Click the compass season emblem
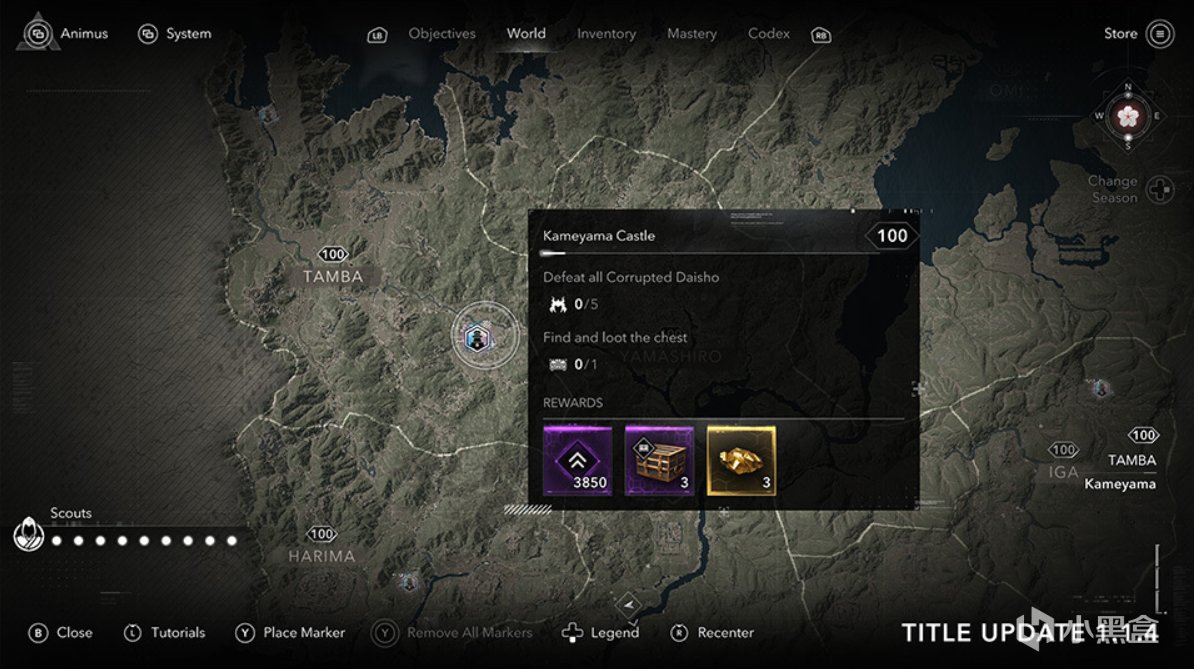The width and height of the screenshot is (1194, 669). pos(1127,116)
